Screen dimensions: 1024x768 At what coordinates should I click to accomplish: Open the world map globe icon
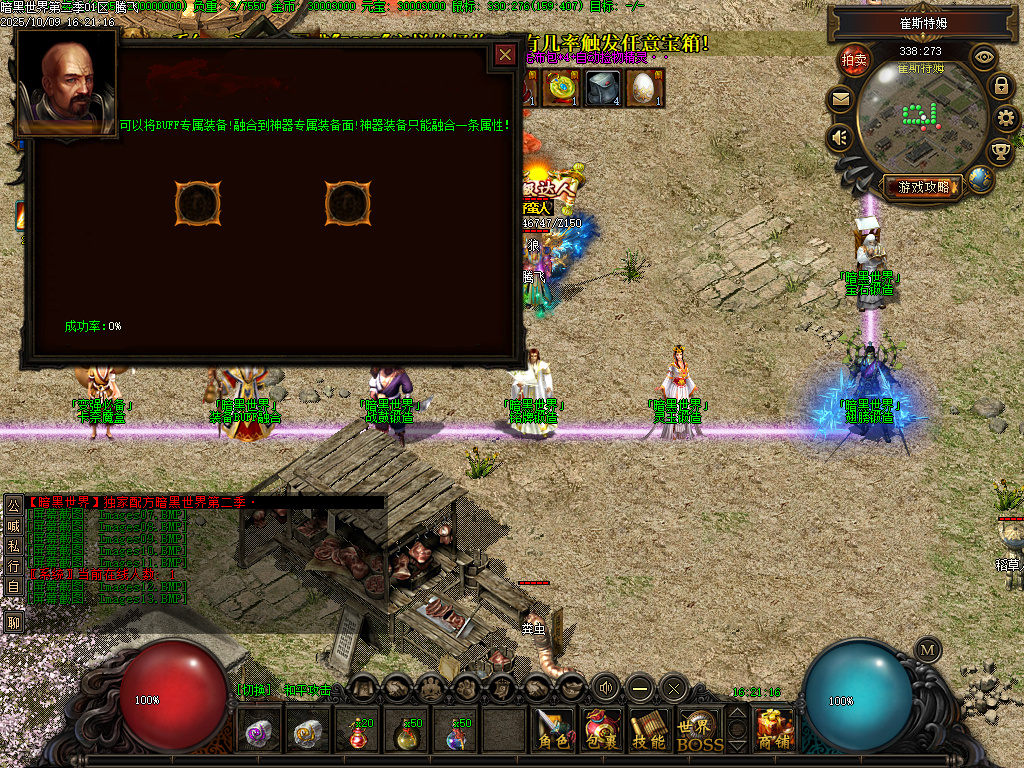click(981, 180)
